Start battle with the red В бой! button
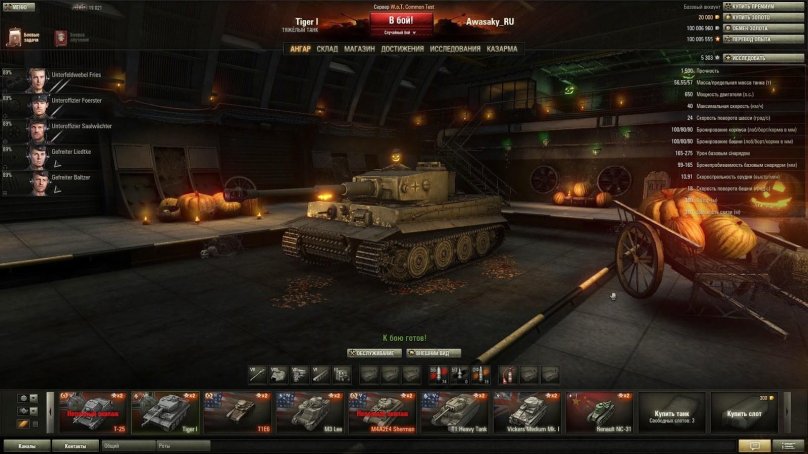Viewport: 808px width, 454px height. point(394,21)
